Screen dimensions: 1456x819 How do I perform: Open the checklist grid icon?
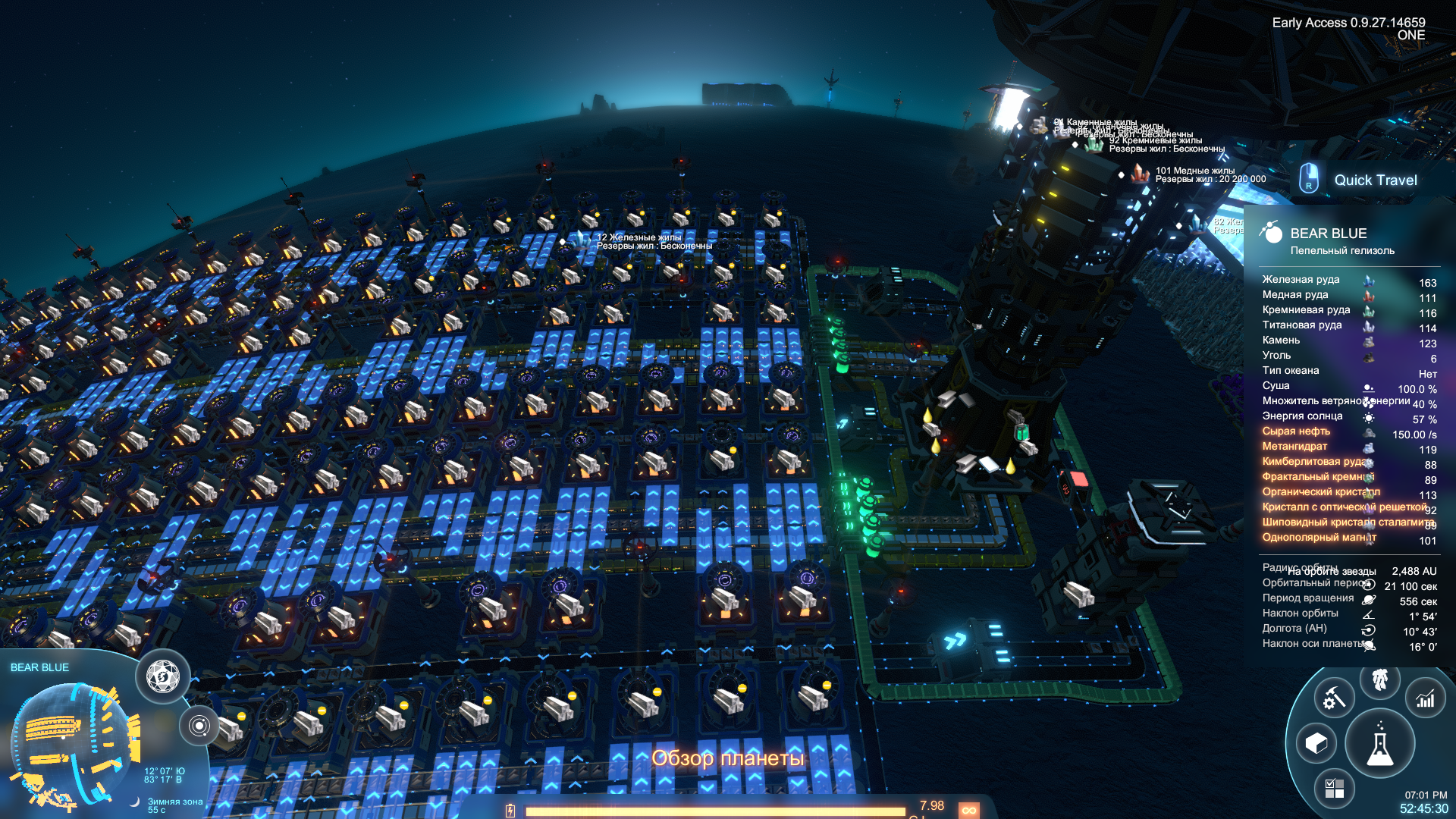click(x=1334, y=789)
